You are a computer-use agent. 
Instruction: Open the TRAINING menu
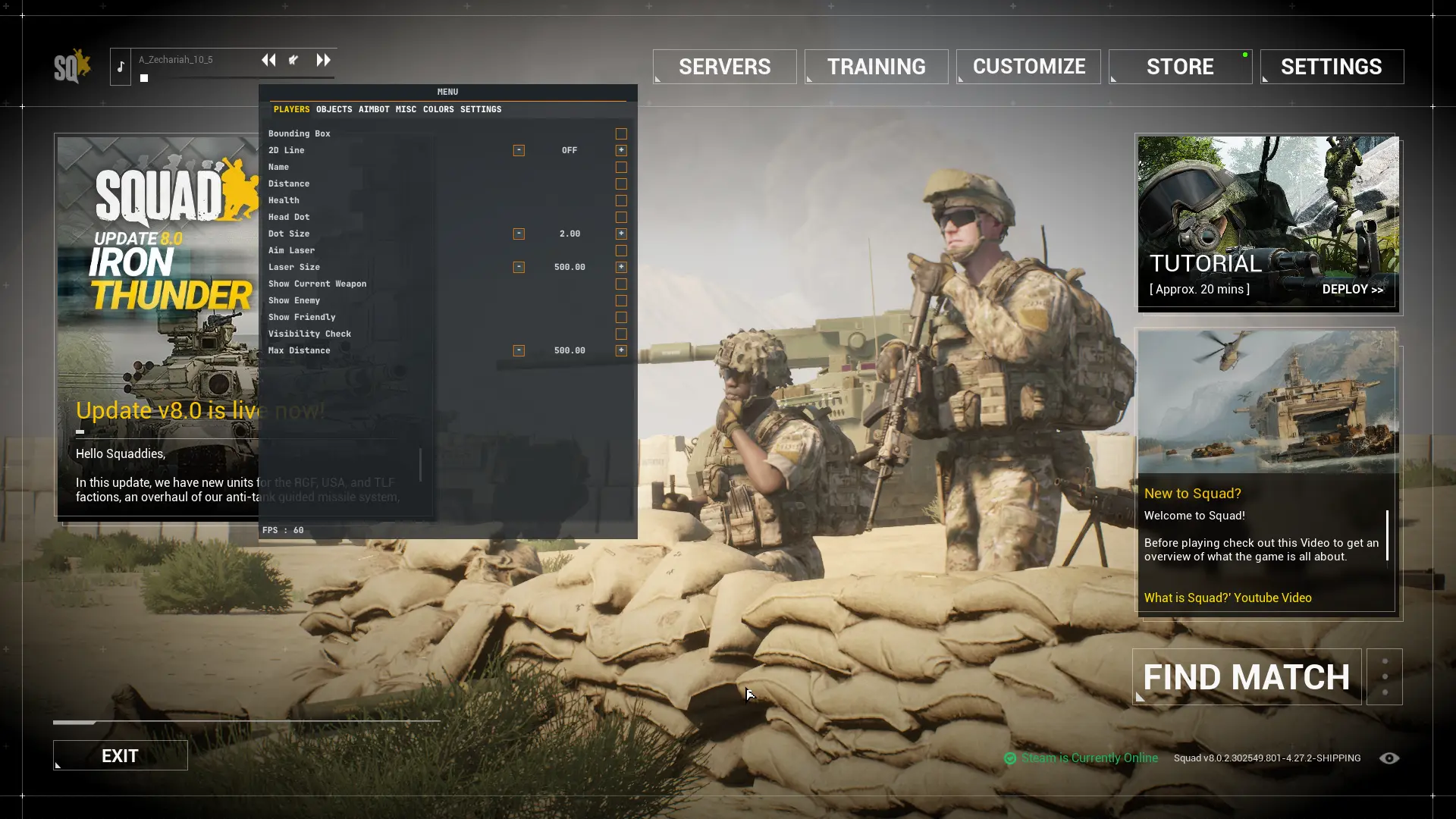click(x=876, y=67)
